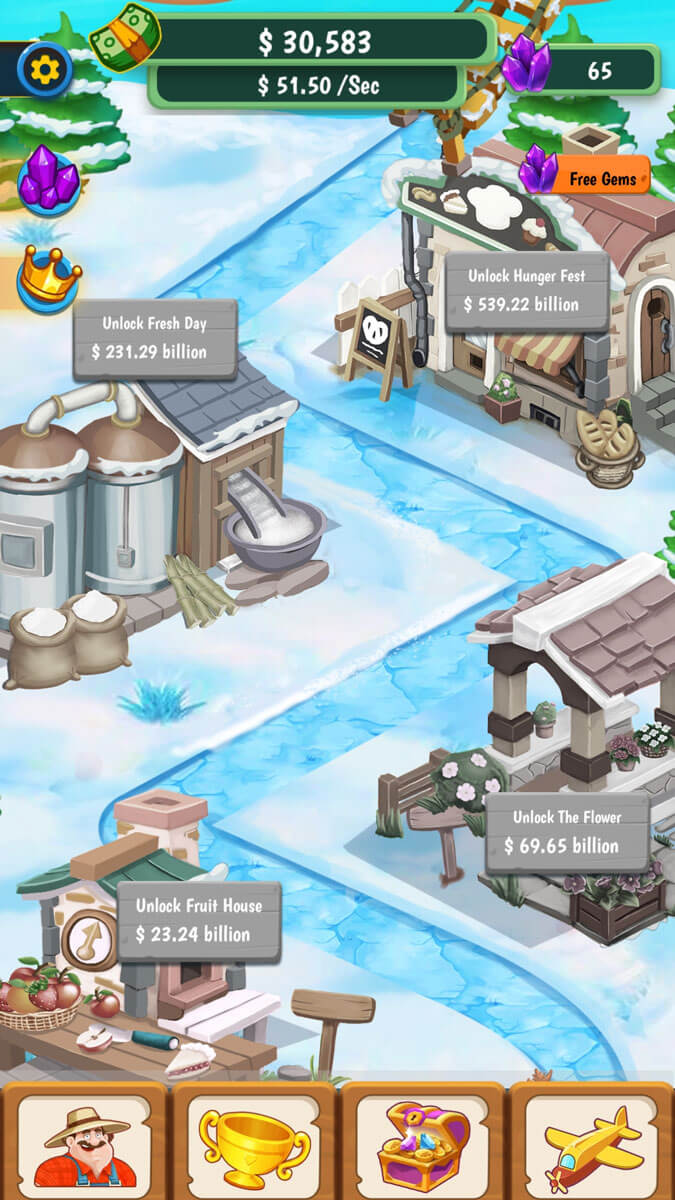Open the treasure chest shop

[423, 1143]
